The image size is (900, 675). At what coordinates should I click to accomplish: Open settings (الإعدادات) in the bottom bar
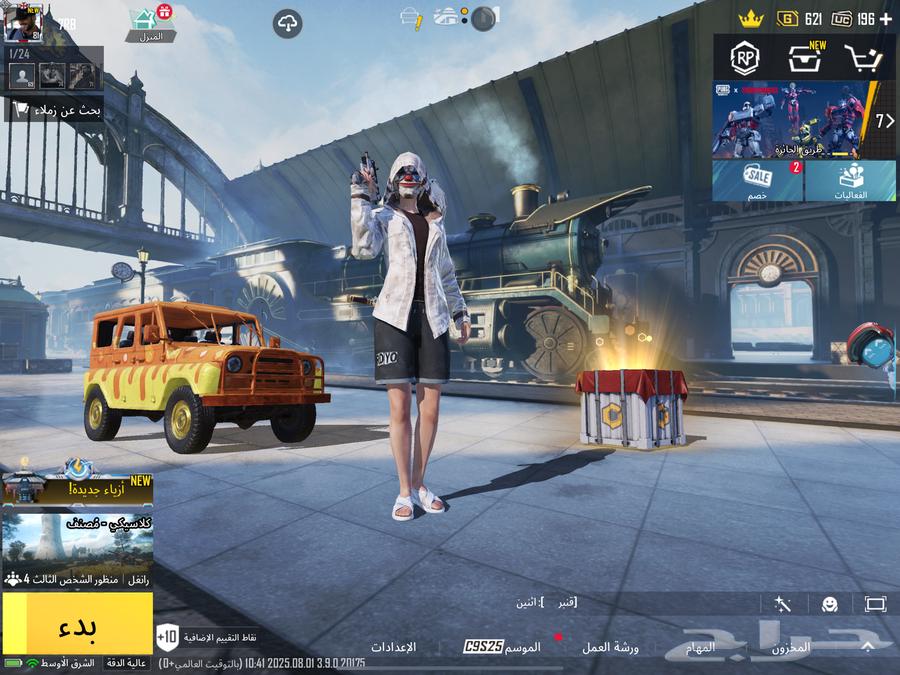[x=393, y=647]
